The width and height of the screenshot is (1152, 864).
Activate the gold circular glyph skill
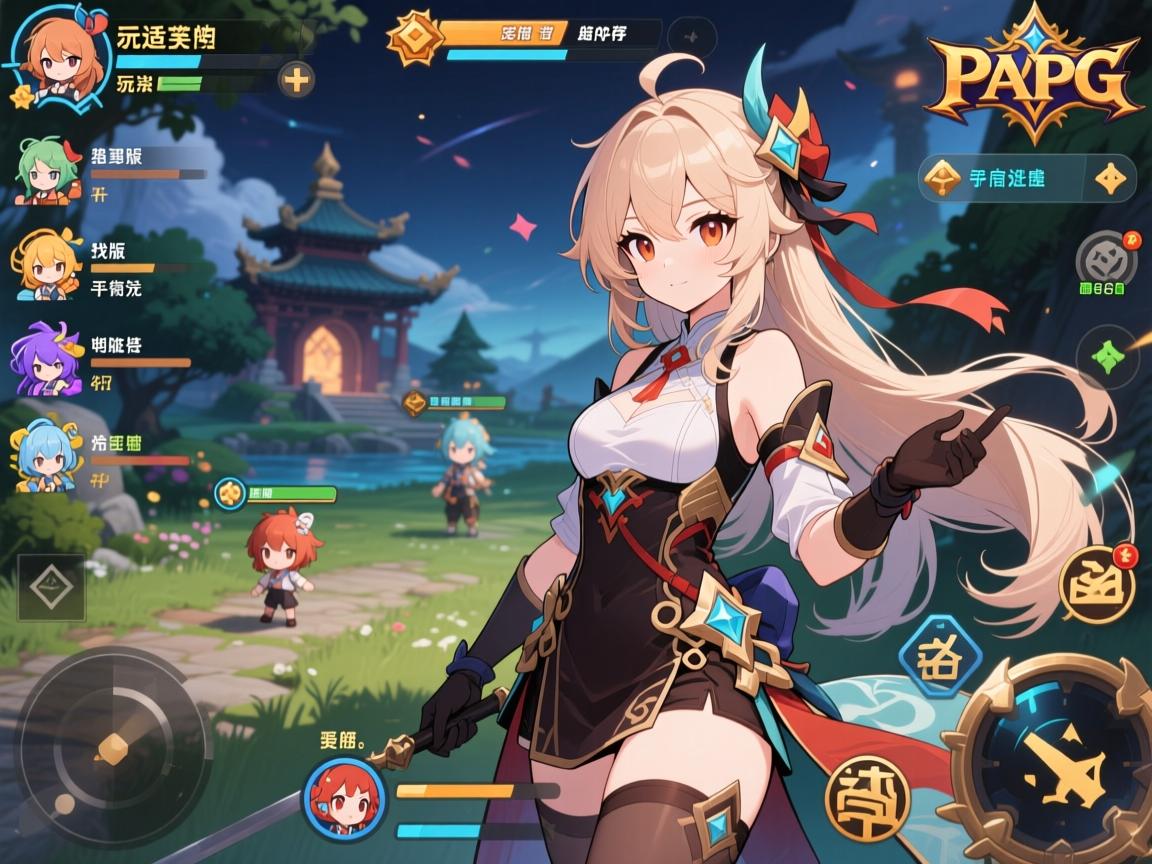867,798
